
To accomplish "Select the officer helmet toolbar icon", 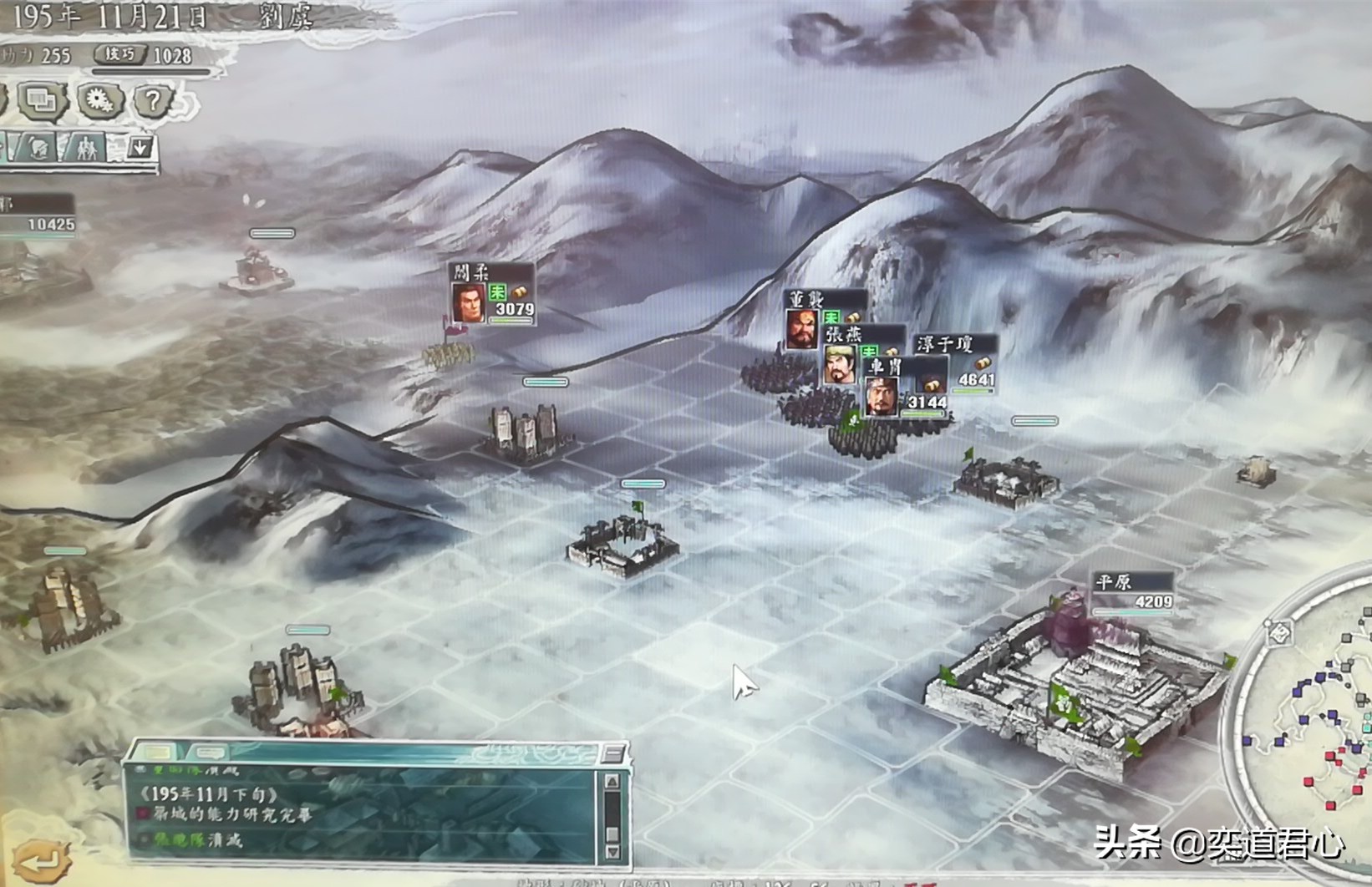I will 38,148.
